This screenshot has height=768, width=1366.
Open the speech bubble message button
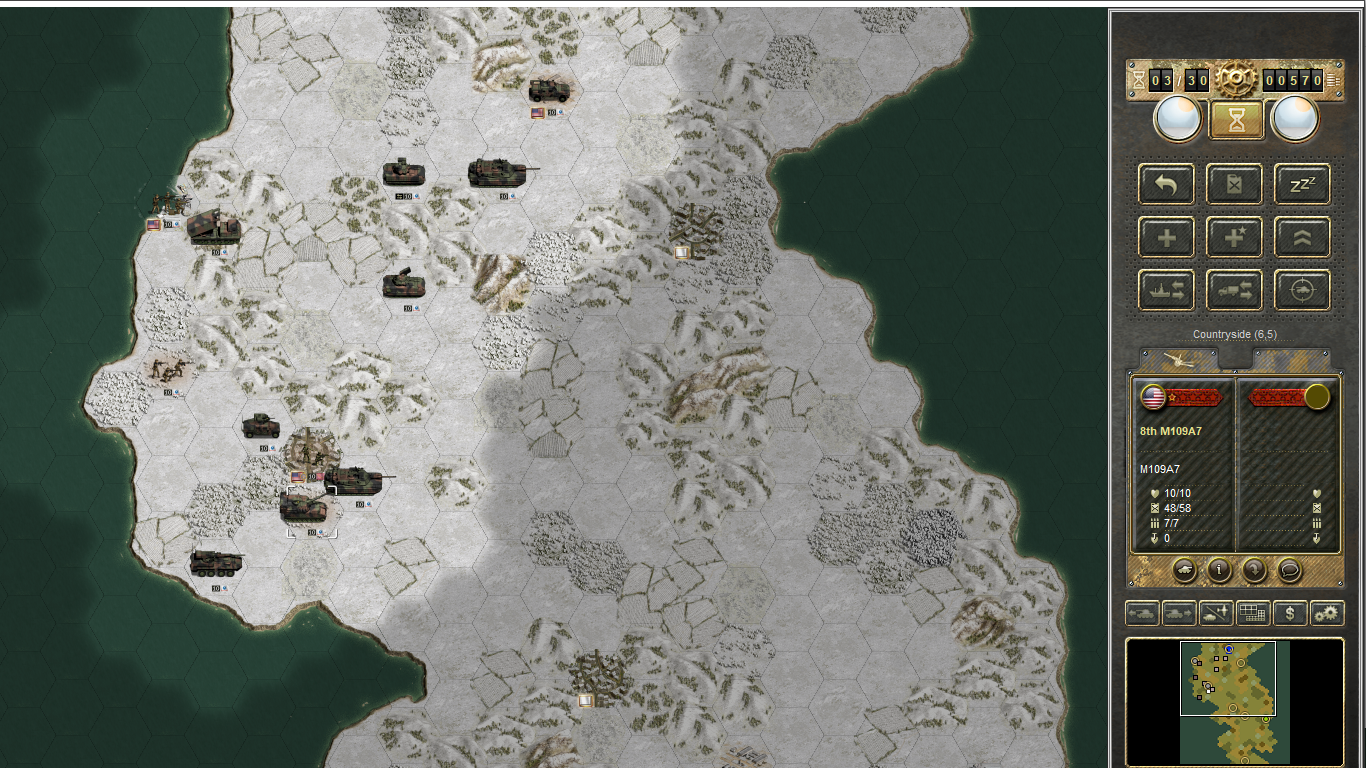1289,570
